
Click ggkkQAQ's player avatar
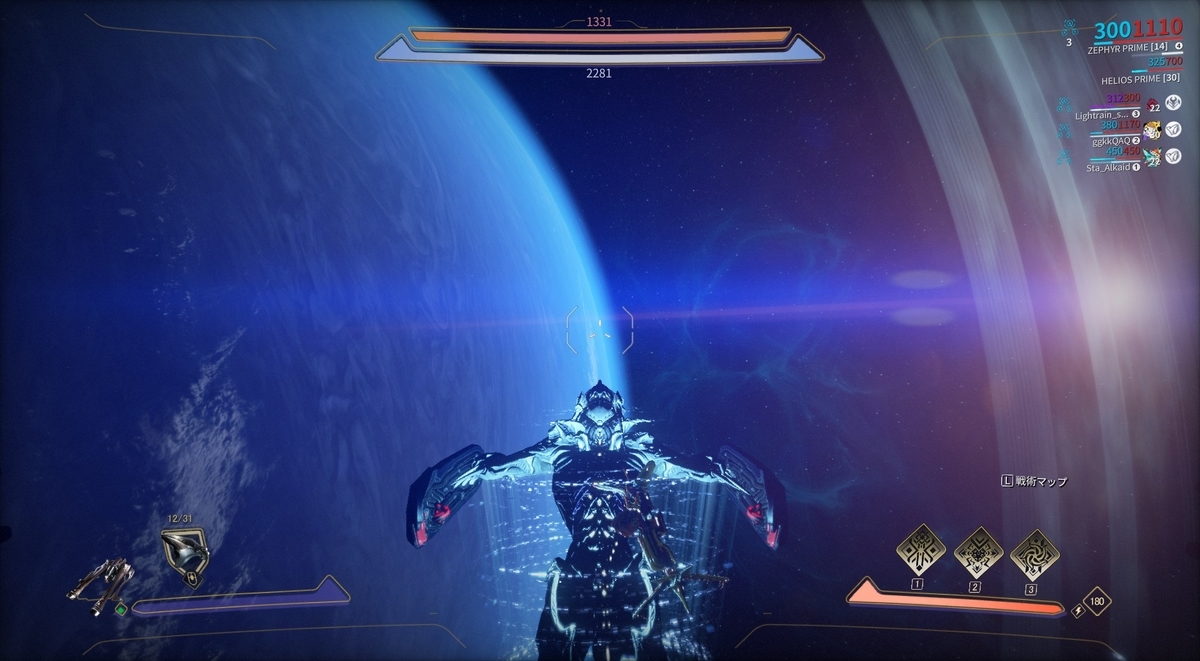point(1152,130)
